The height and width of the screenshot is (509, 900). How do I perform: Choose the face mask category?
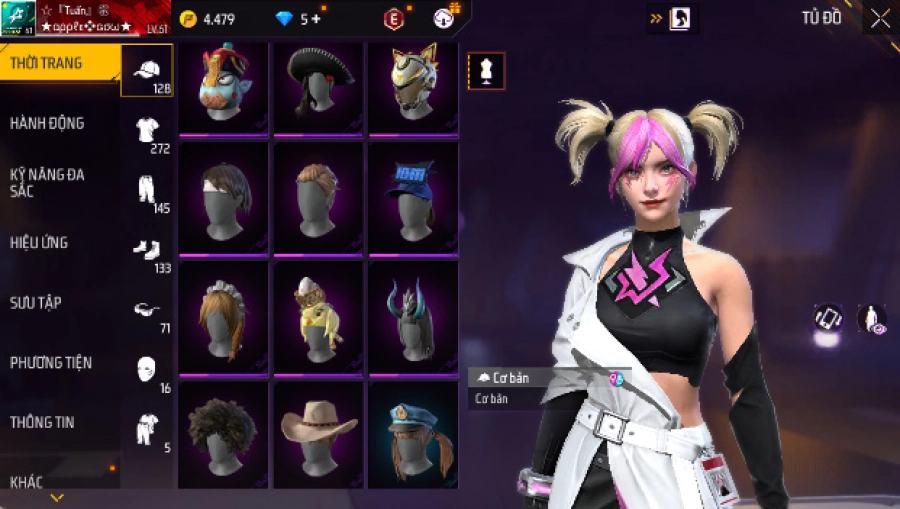tap(147, 368)
